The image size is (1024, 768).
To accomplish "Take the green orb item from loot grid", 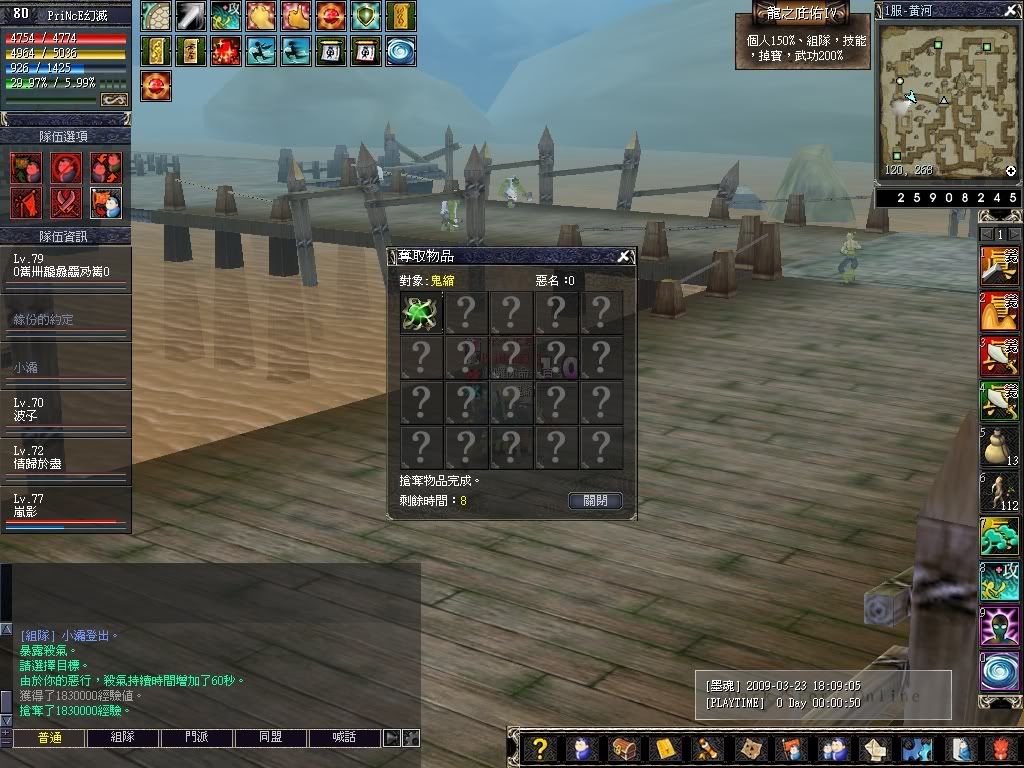I will coord(421,313).
